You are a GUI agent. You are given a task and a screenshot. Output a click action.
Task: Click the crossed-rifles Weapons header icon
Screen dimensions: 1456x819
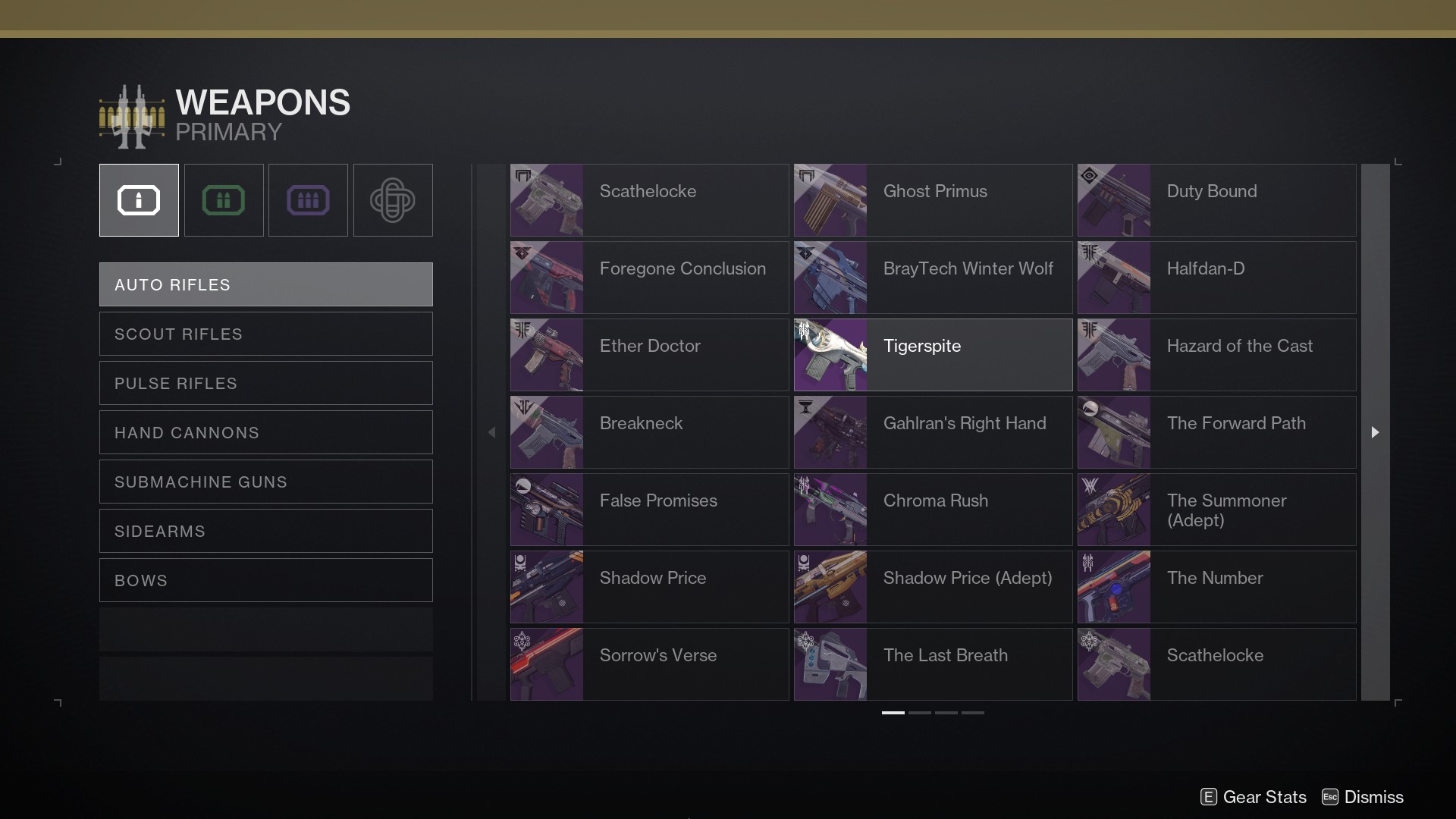click(x=131, y=115)
